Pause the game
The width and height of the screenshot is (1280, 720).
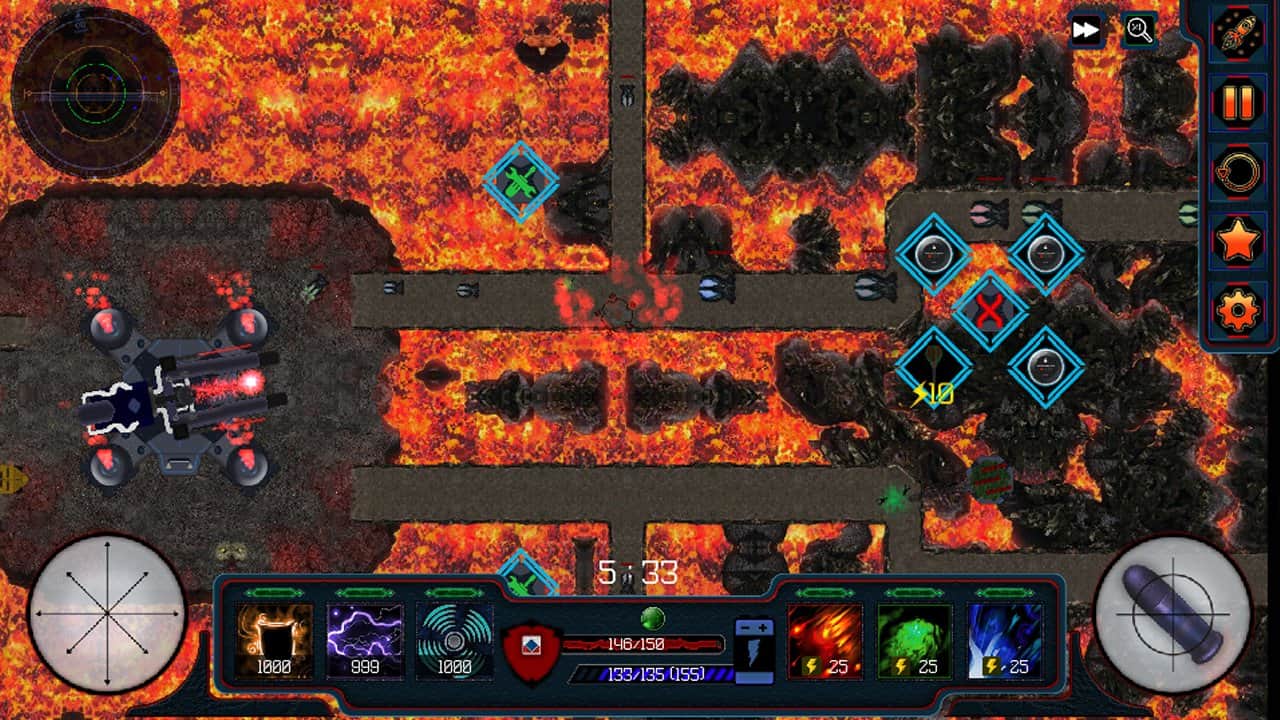1237,103
